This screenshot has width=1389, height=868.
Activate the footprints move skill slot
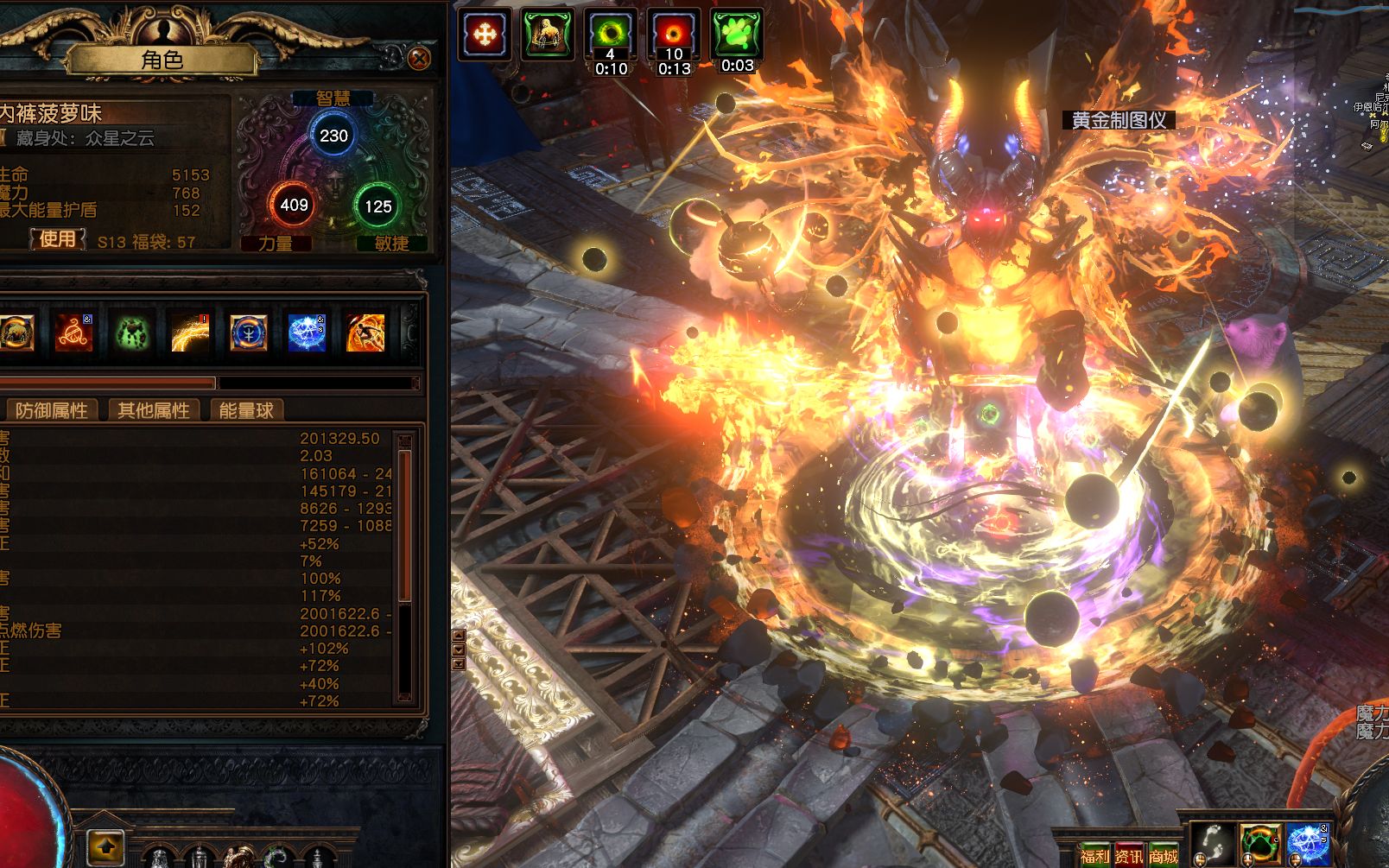(1212, 843)
